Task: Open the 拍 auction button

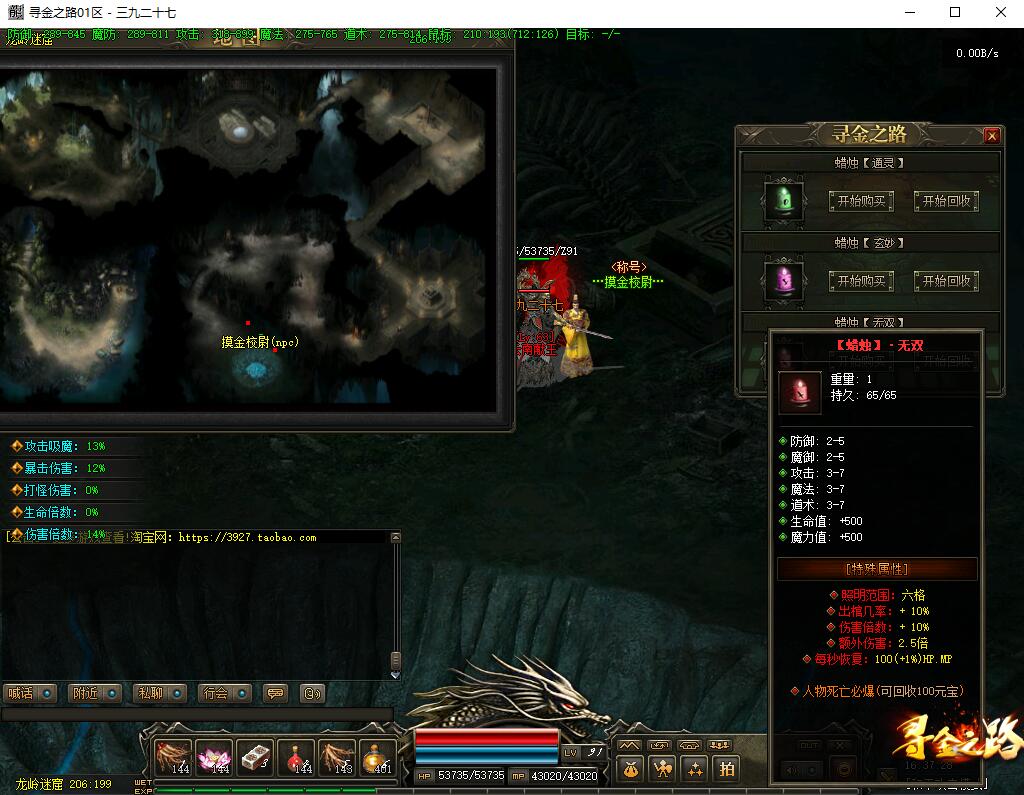Action: [726, 768]
